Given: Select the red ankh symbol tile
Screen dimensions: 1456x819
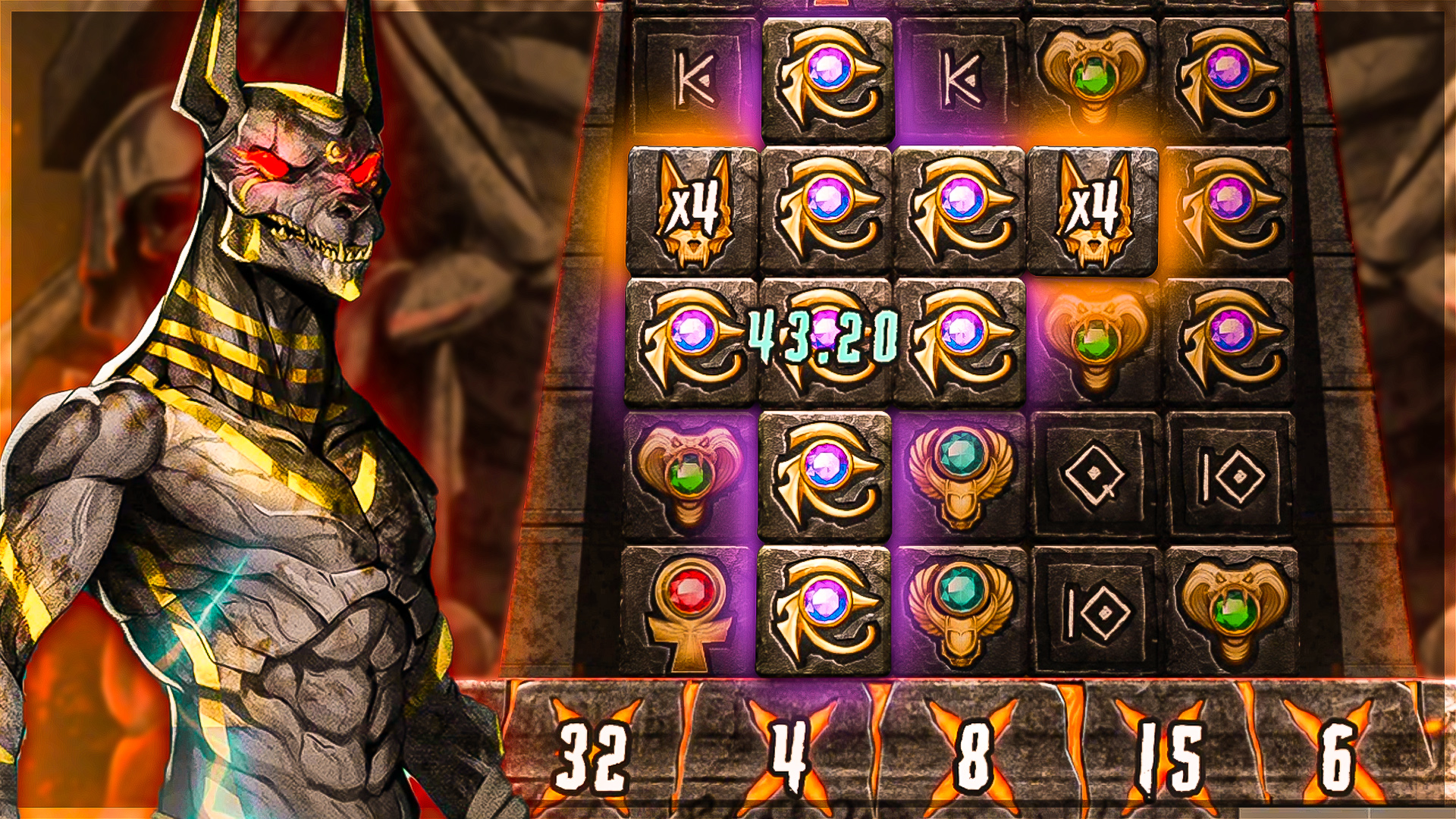Looking at the screenshot, I should click(690, 611).
